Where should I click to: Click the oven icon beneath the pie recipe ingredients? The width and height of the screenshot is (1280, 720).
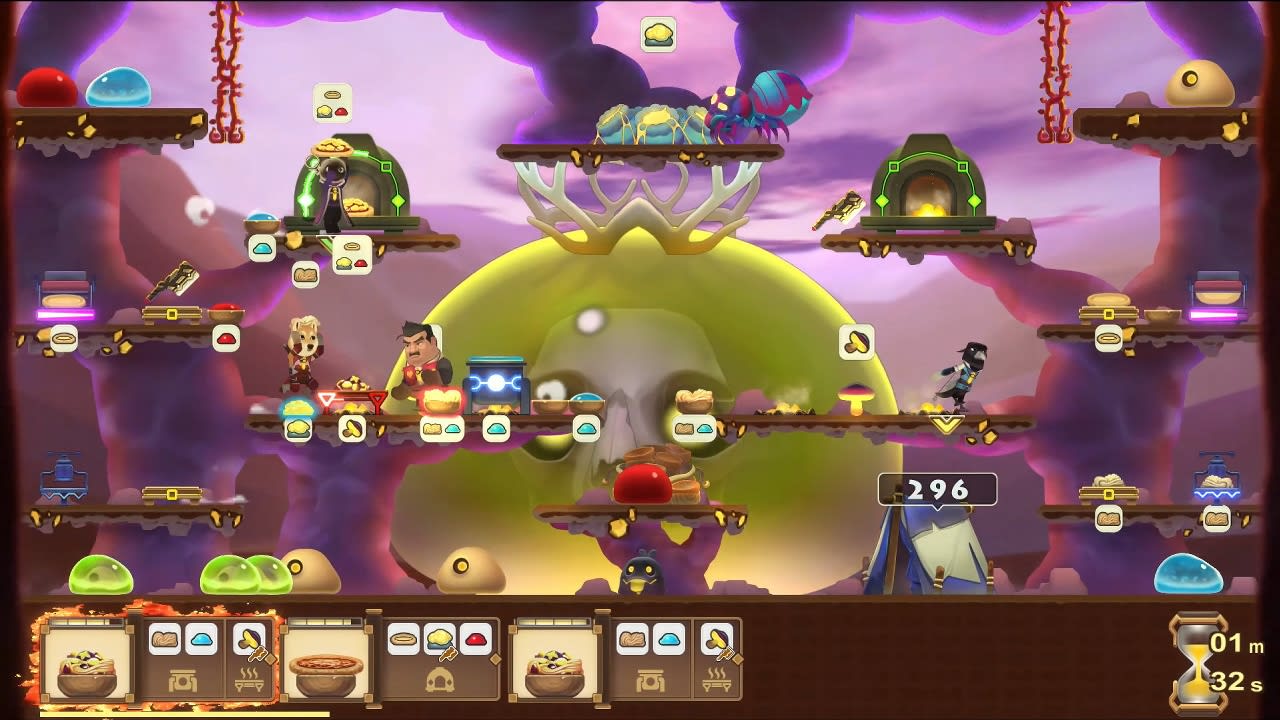pos(440,682)
